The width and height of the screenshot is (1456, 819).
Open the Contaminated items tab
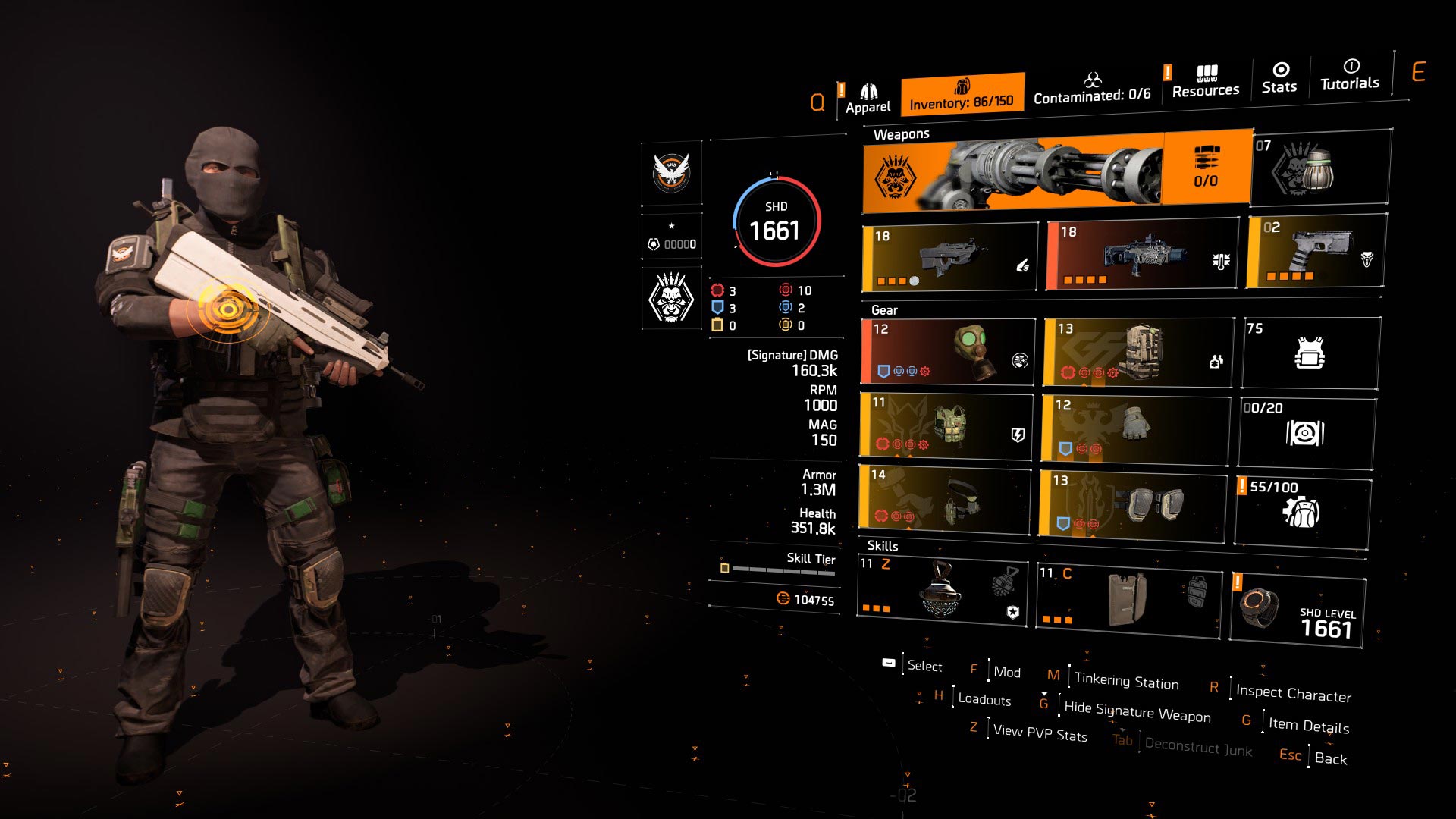(1092, 91)
